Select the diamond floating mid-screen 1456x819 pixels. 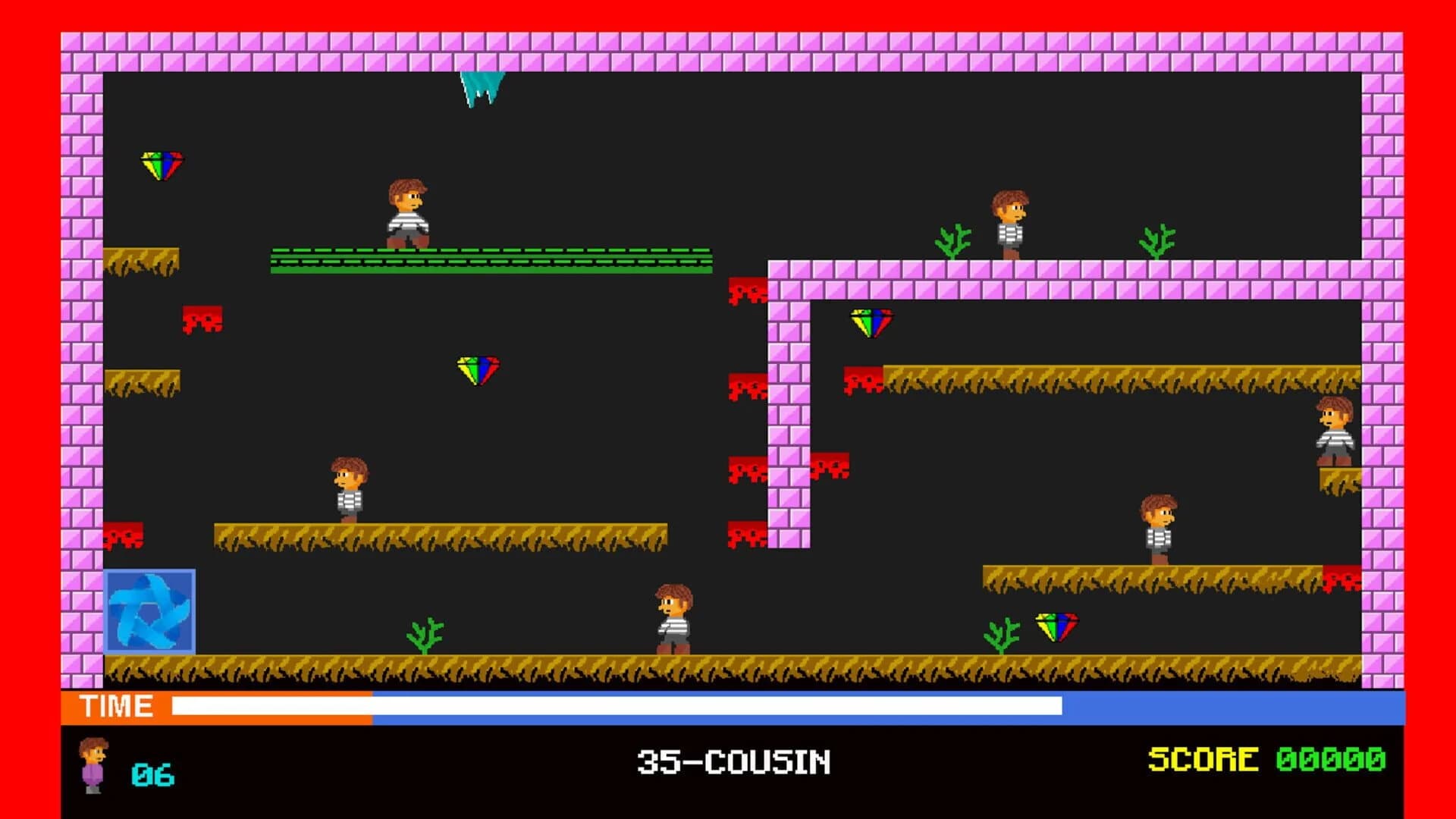[x=476, y=369]
